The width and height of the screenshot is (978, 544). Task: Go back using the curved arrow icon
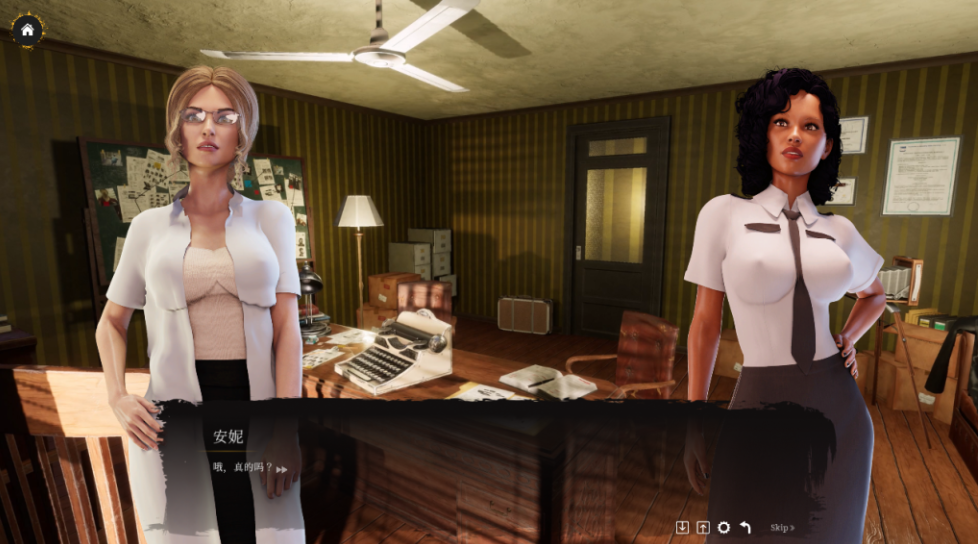pyautogui.click(x=745, y=527)
